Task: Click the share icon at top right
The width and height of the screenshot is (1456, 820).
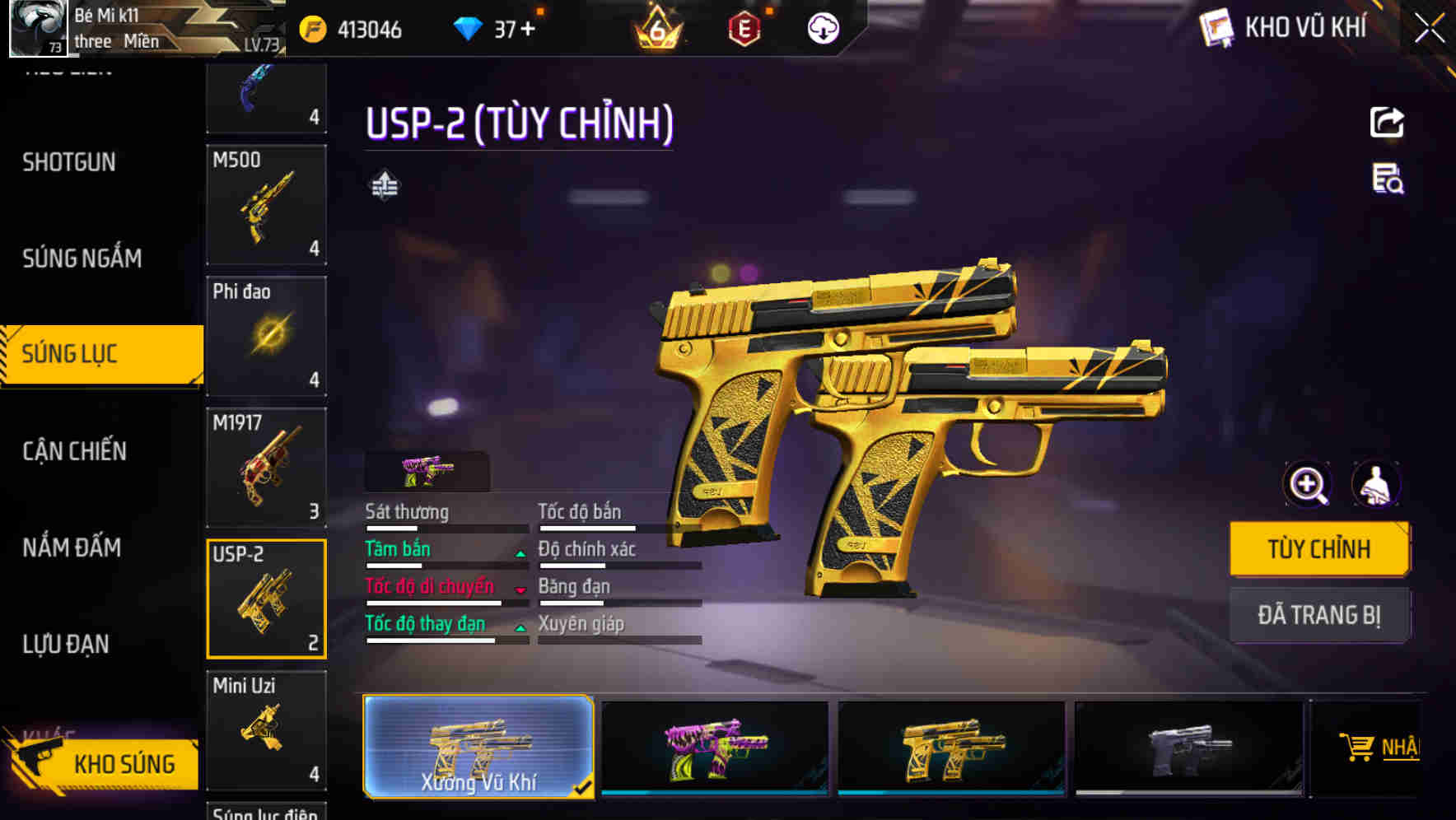Action: click(x=1387, y=121)
